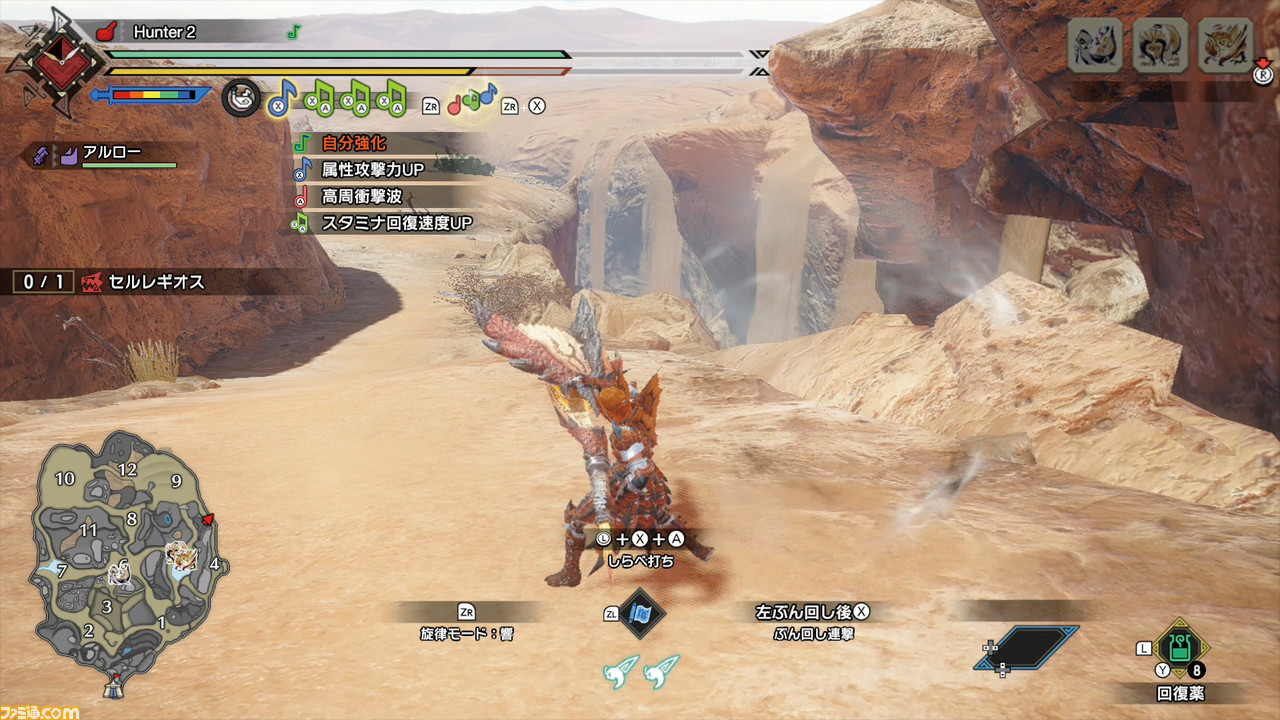The width and height of the screenshot is (1280, 720).
Task: Select the 回復薬 potion item slot
Action: click(1180, 650)
